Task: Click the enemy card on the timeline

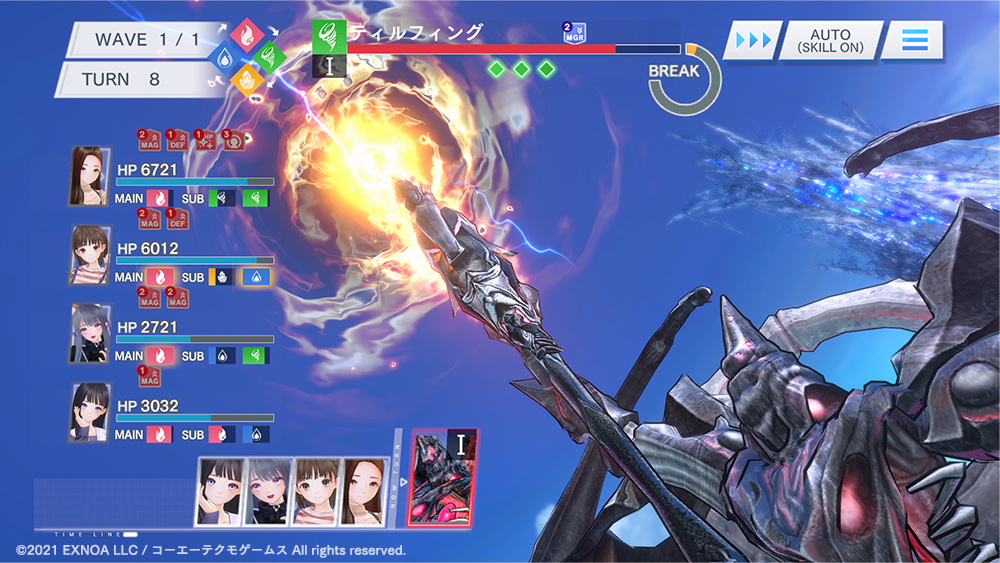Action: (443, 476)
